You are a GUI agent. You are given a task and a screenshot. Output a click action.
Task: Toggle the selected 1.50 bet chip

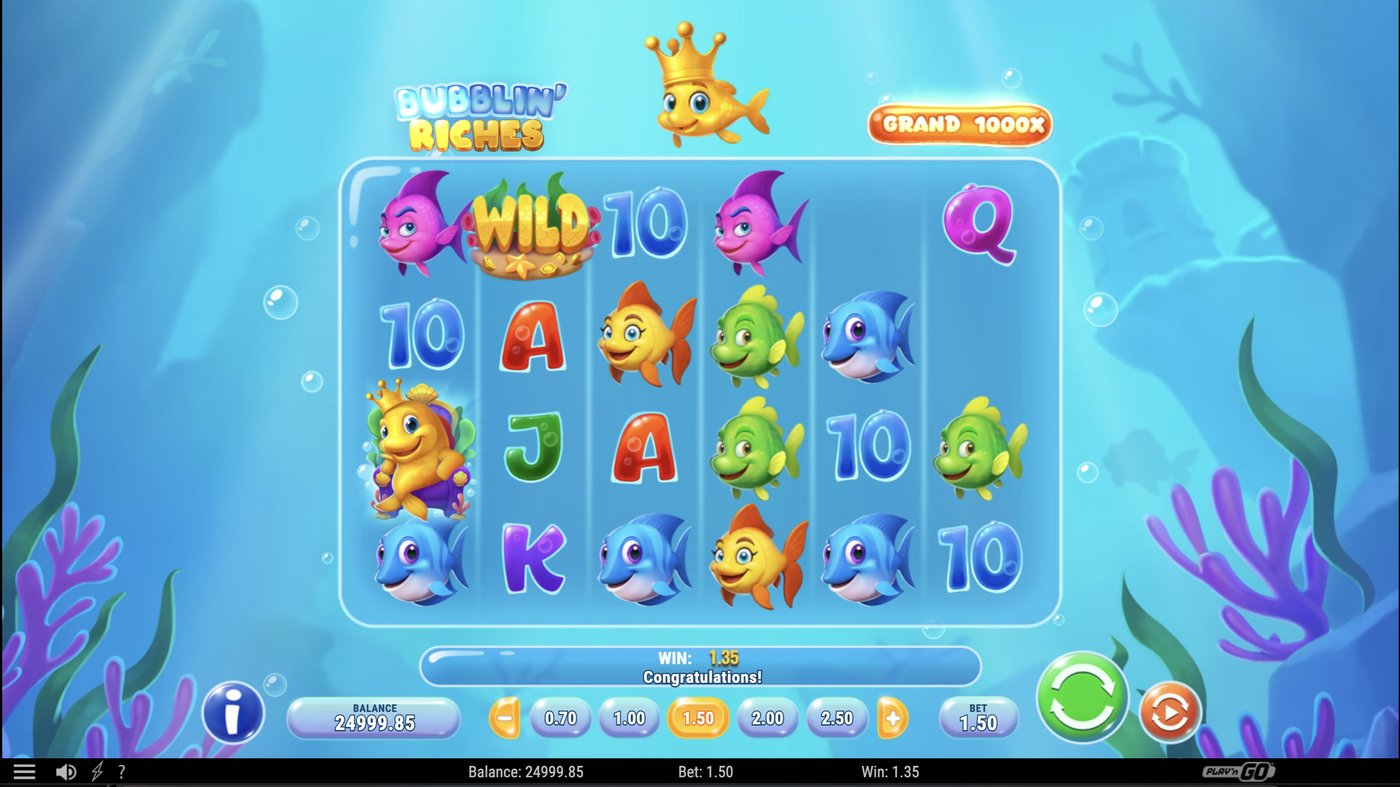699,718
